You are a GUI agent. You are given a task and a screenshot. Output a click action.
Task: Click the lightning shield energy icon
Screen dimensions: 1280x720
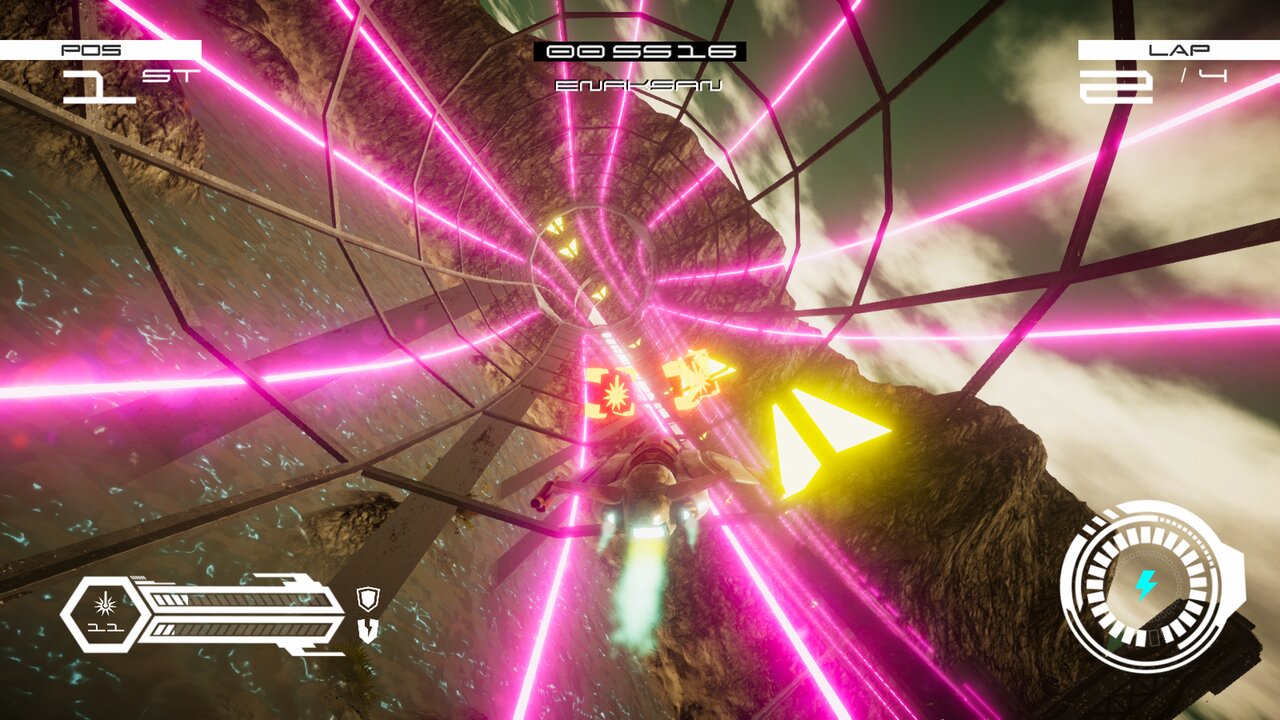click(x=367, y=630)
